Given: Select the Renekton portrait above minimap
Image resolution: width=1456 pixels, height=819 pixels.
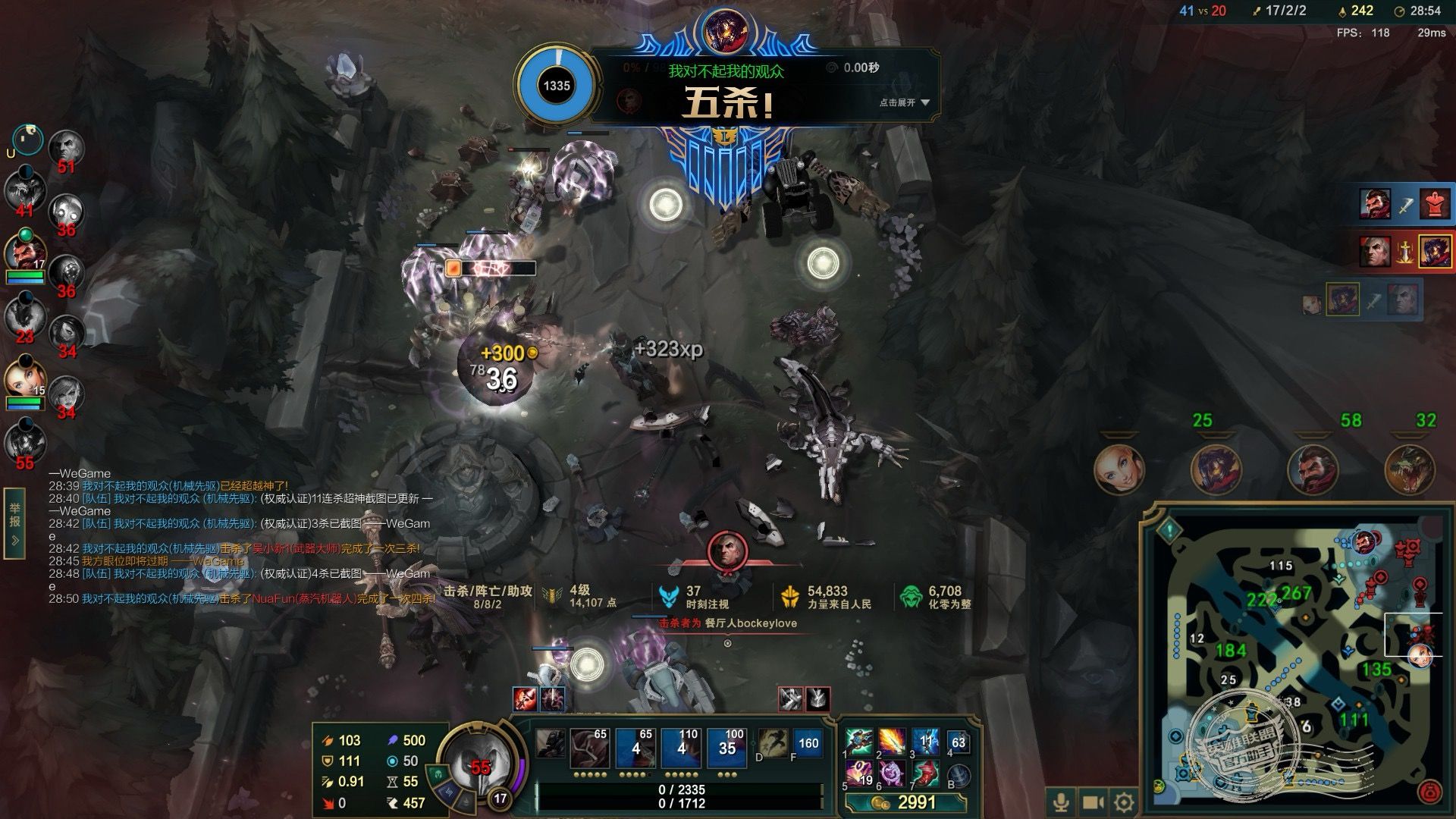Looking at the screenshot, I should point(1410,470).
